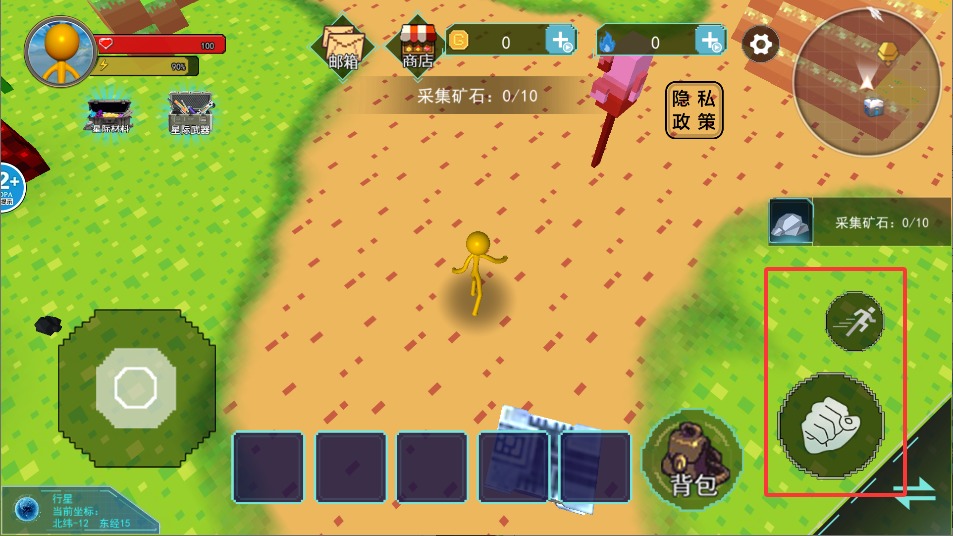Screen dimensions: 953x536
Task: Tap the fist attack button
Action: [x=831, y=427]
